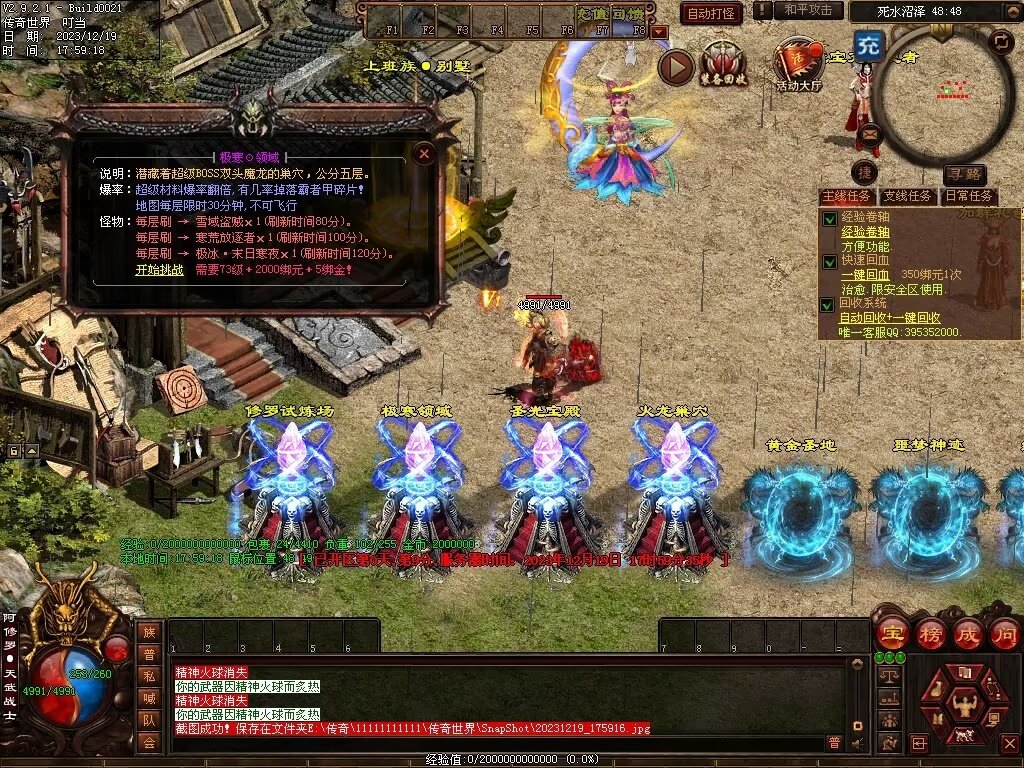Open the blue 充 recharge icon
1024x768 pixels.
tap(869, 46)
